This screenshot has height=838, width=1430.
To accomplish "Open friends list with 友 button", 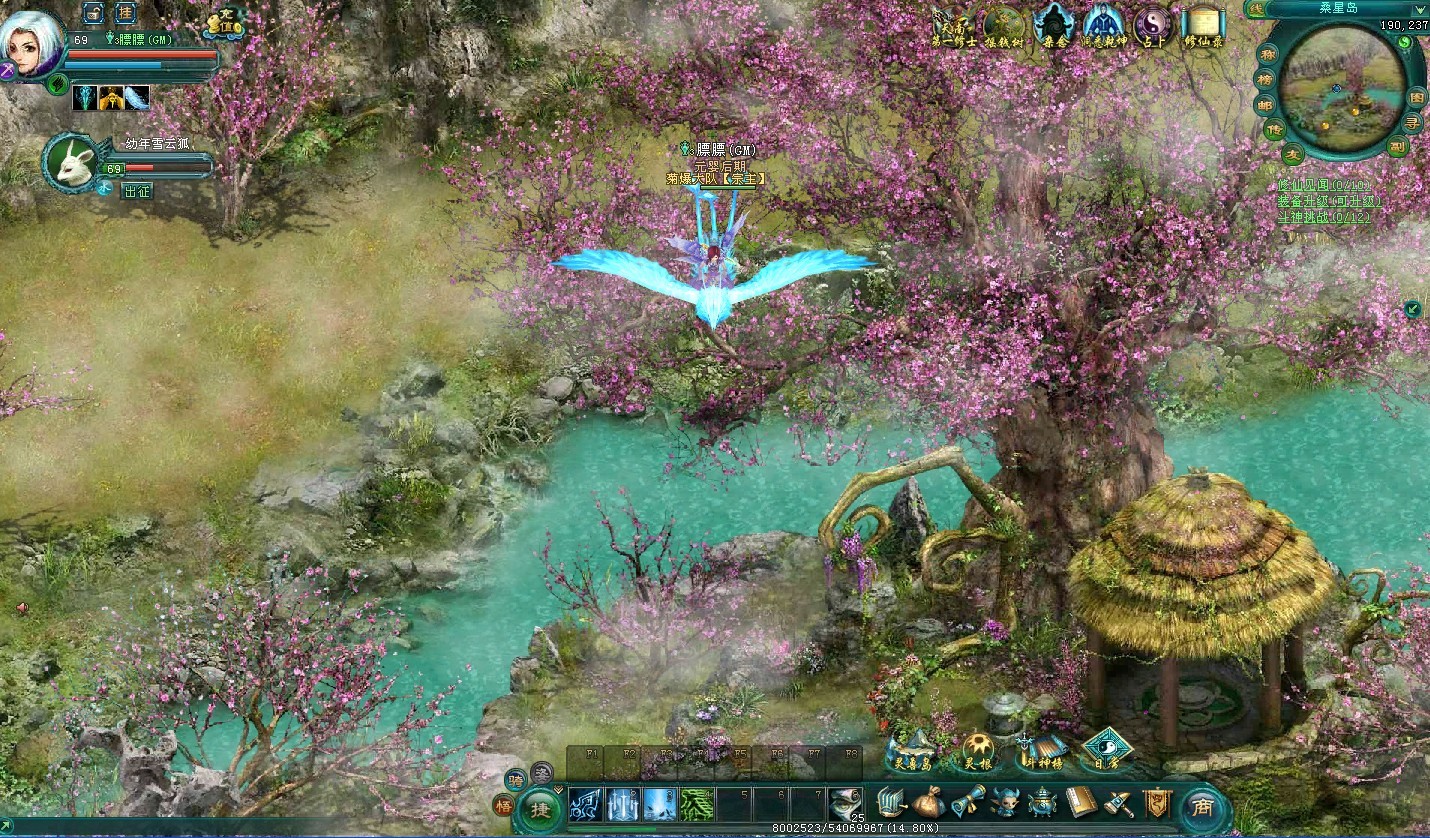I will (1292, 154).
